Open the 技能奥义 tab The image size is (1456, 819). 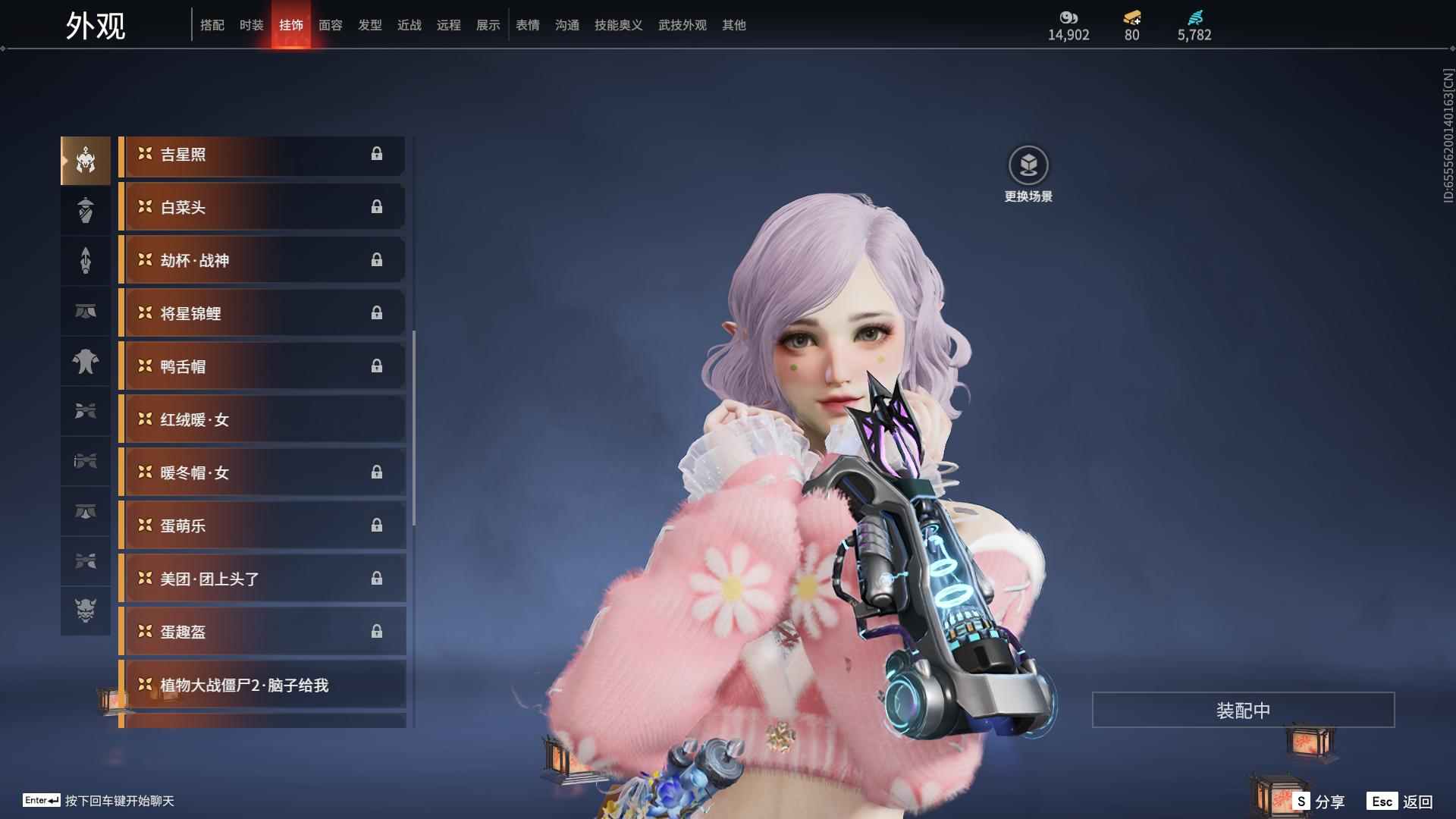[x=618, y=25]
